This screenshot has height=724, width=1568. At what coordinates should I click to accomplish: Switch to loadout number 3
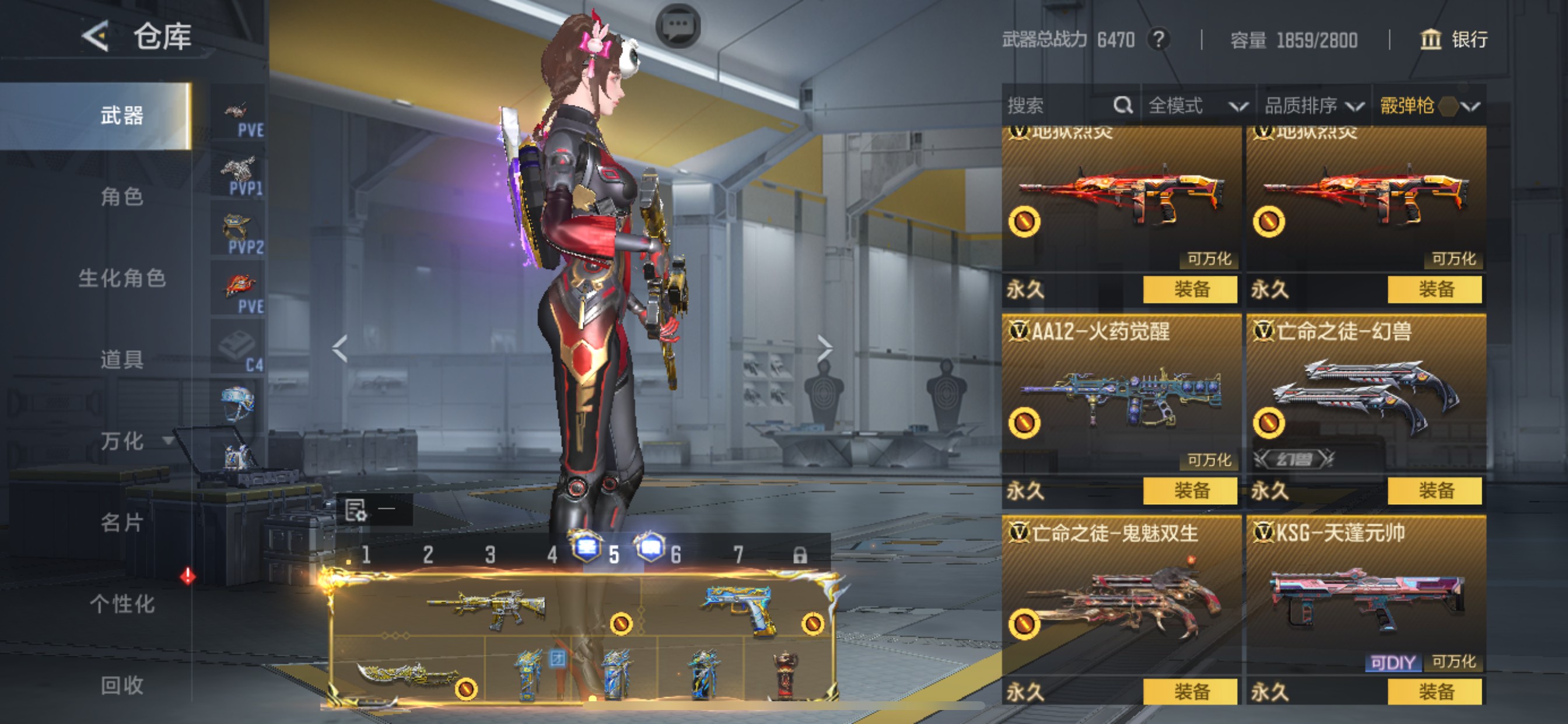(490, 554)
